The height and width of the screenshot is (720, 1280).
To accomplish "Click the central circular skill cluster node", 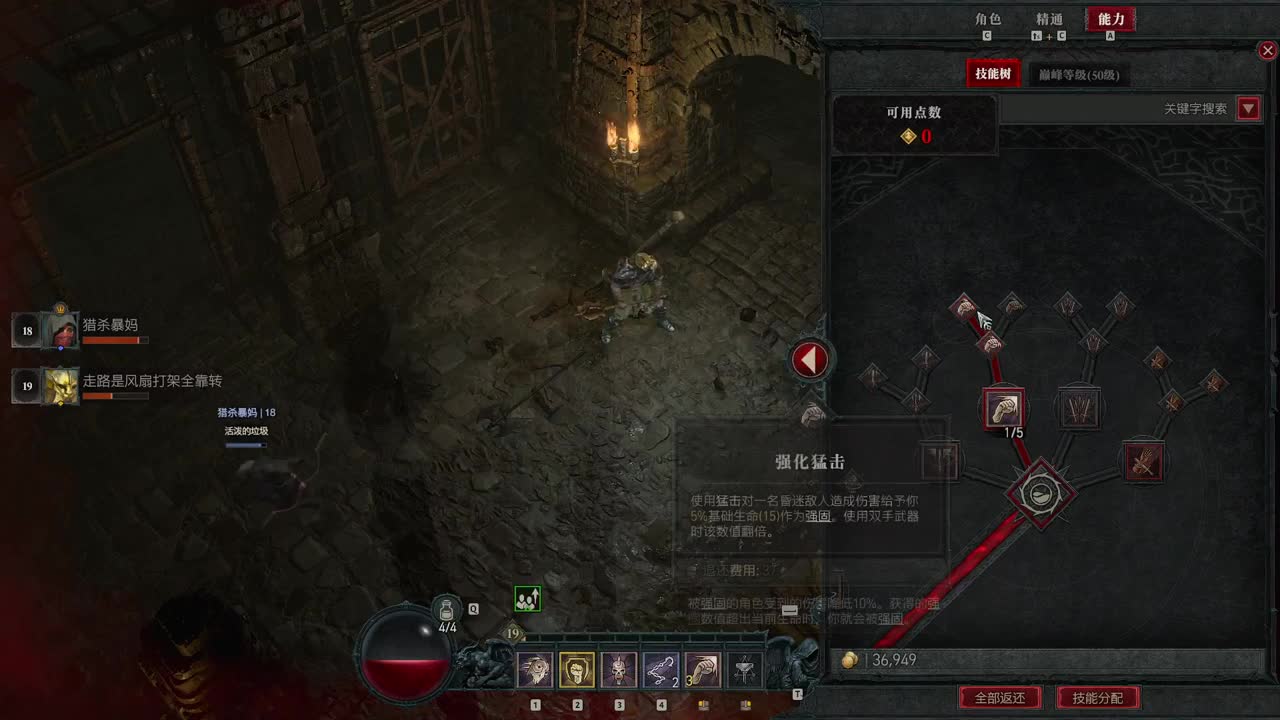I will [x=1040, y=491].
